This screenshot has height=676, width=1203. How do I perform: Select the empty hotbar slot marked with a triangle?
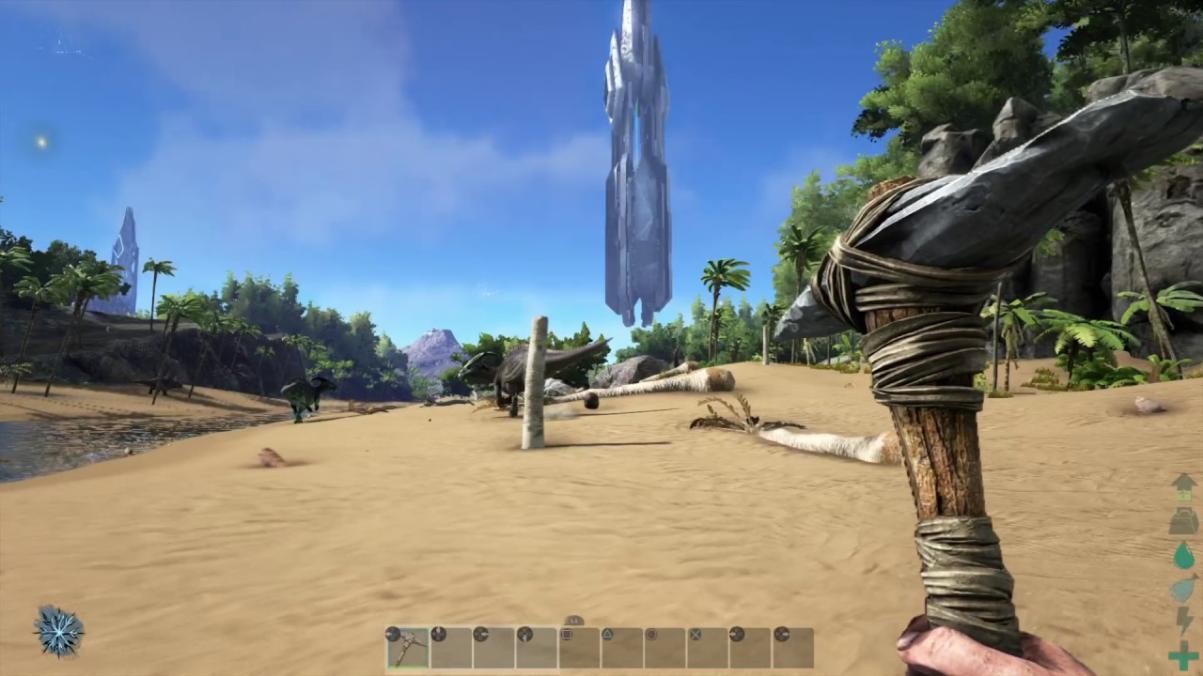622,648
